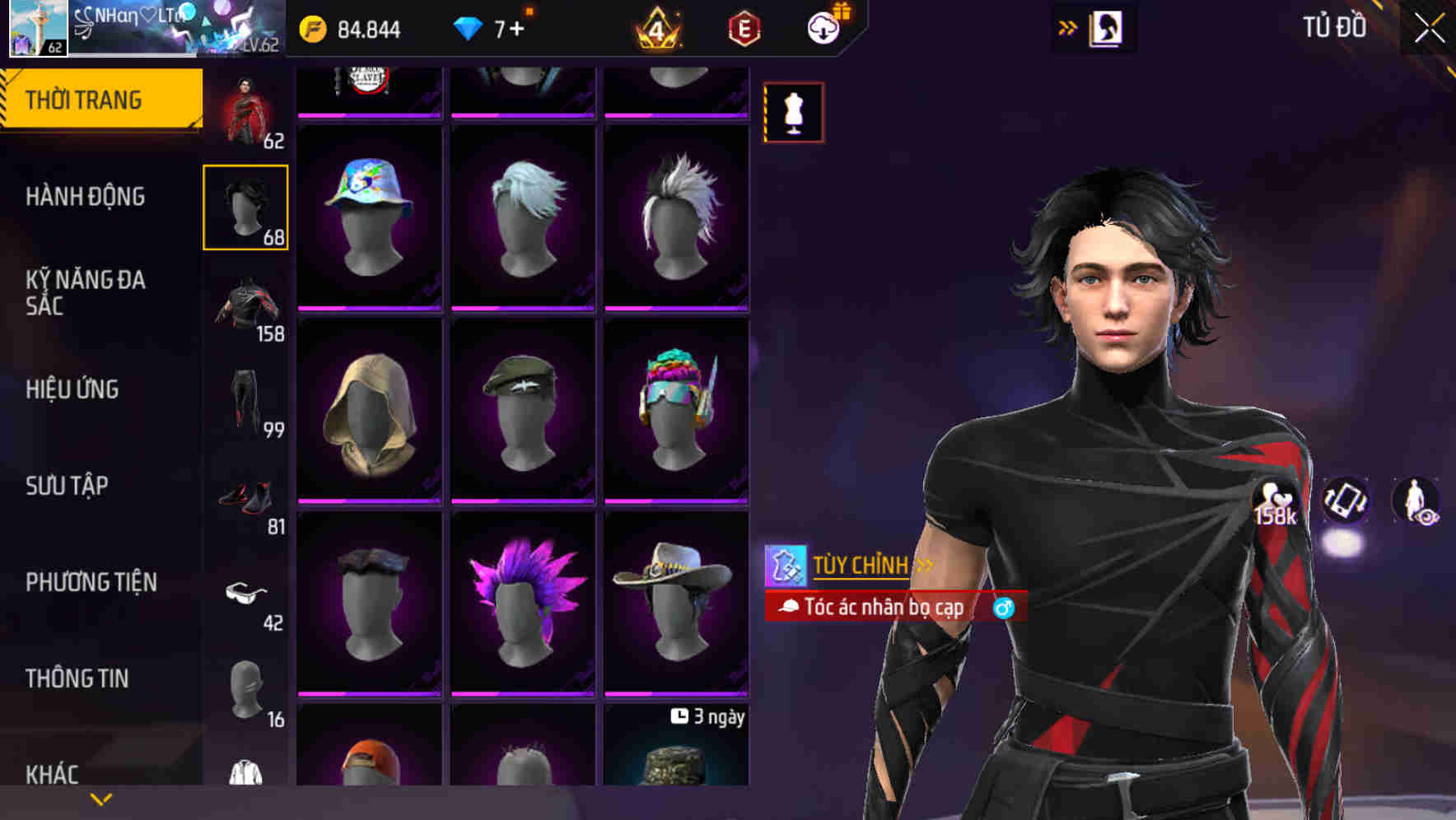Toggle the male gender icon on item name bar
Image resolution: width=1456 pixels, height=820 pixels.
point(1004,608)
